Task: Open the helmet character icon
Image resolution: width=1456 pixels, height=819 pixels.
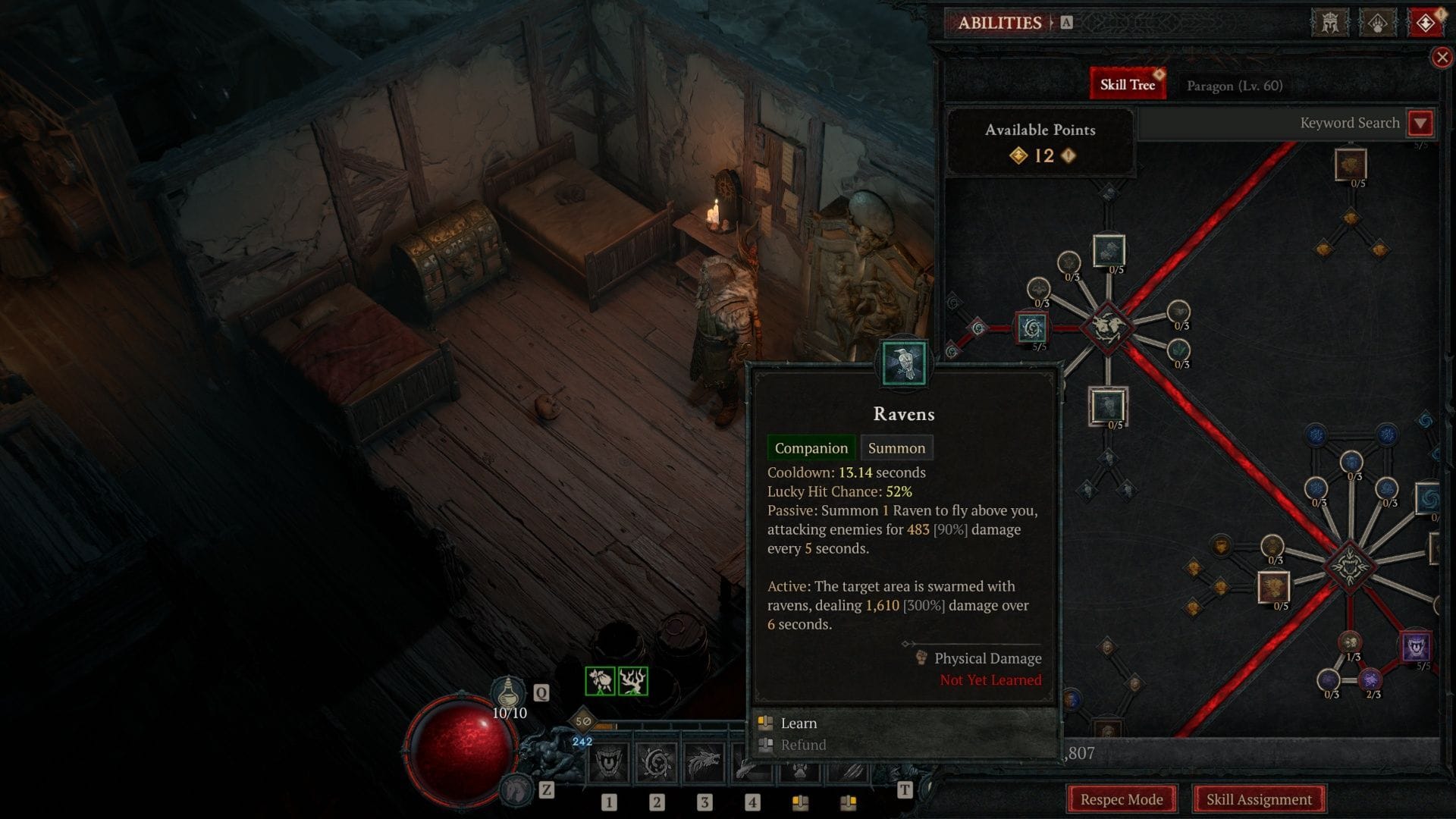Action: 1330,23
